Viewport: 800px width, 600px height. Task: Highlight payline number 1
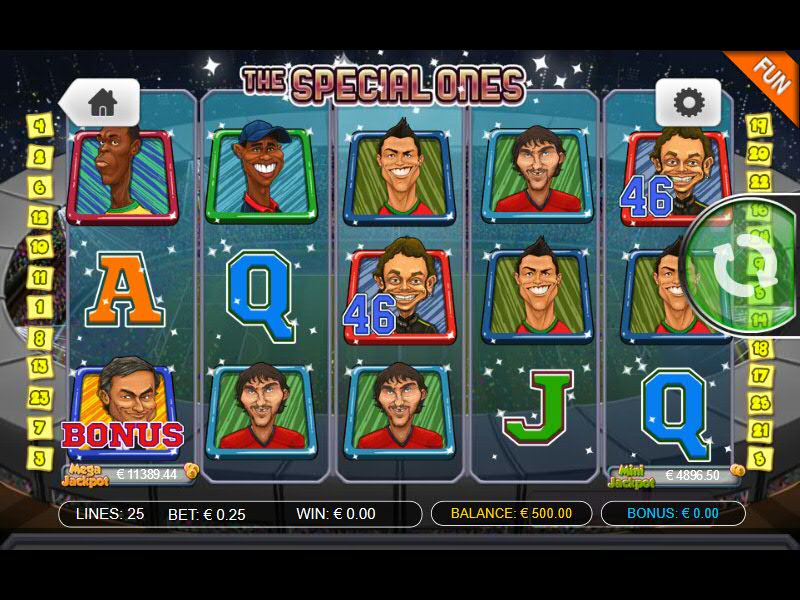40,307
